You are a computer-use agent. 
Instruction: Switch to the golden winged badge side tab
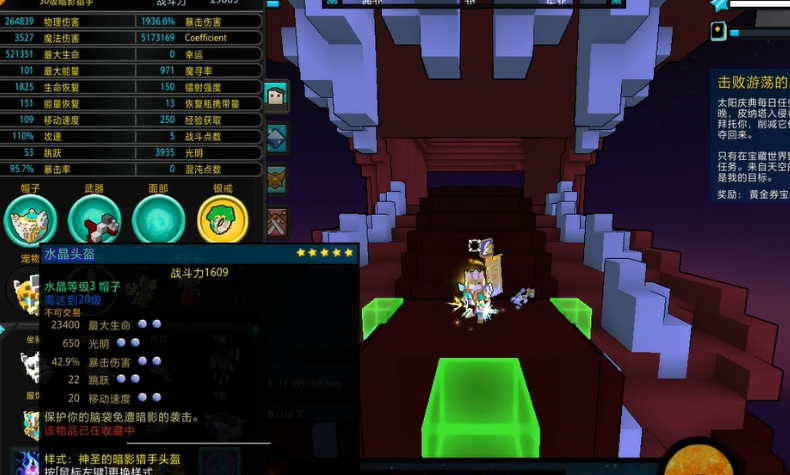coord(276,180)
